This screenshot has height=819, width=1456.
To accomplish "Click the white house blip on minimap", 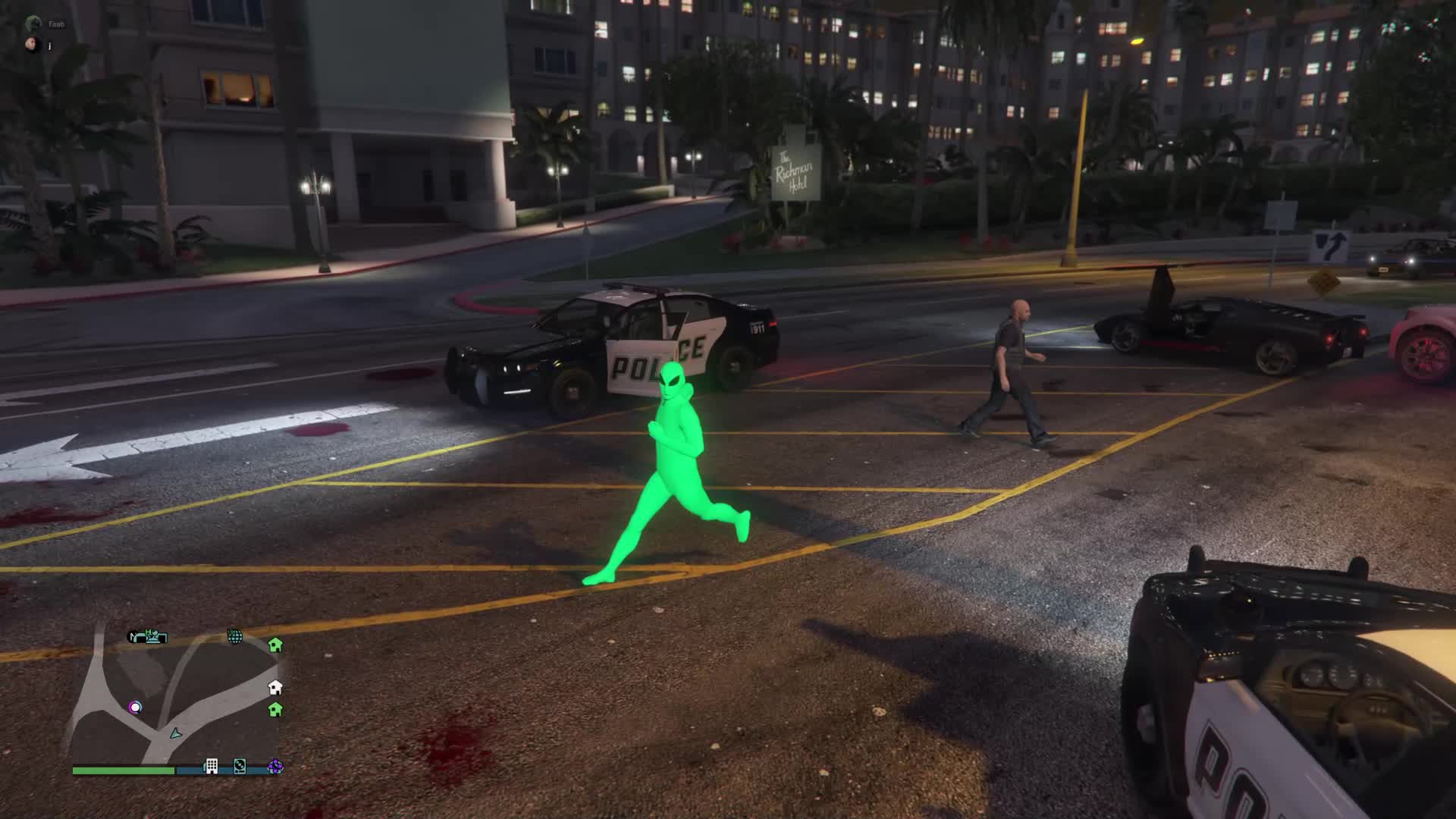I will click(x=275, y=687).
